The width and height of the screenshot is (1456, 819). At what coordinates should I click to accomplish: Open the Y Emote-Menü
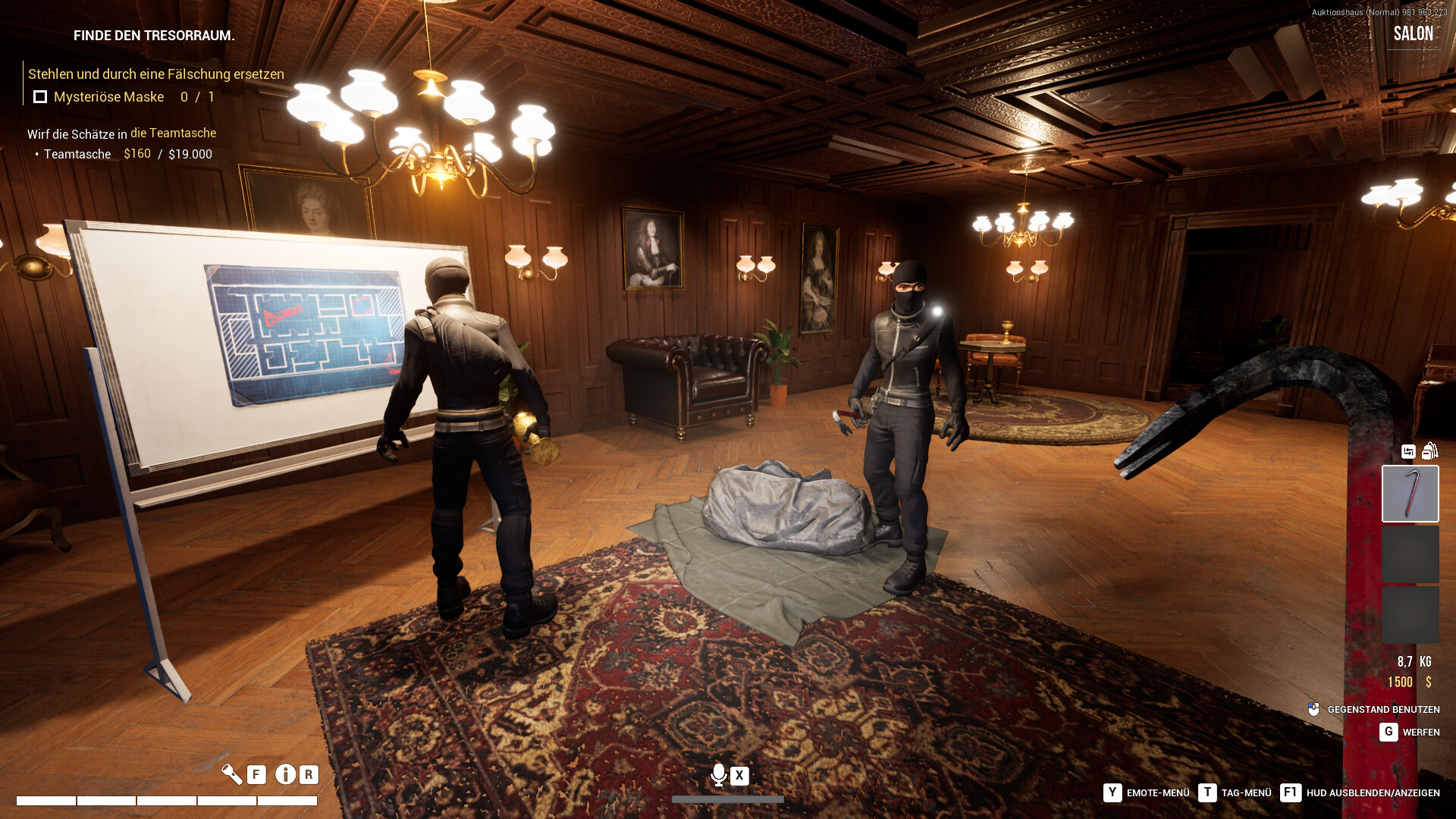click(1112, 792)
